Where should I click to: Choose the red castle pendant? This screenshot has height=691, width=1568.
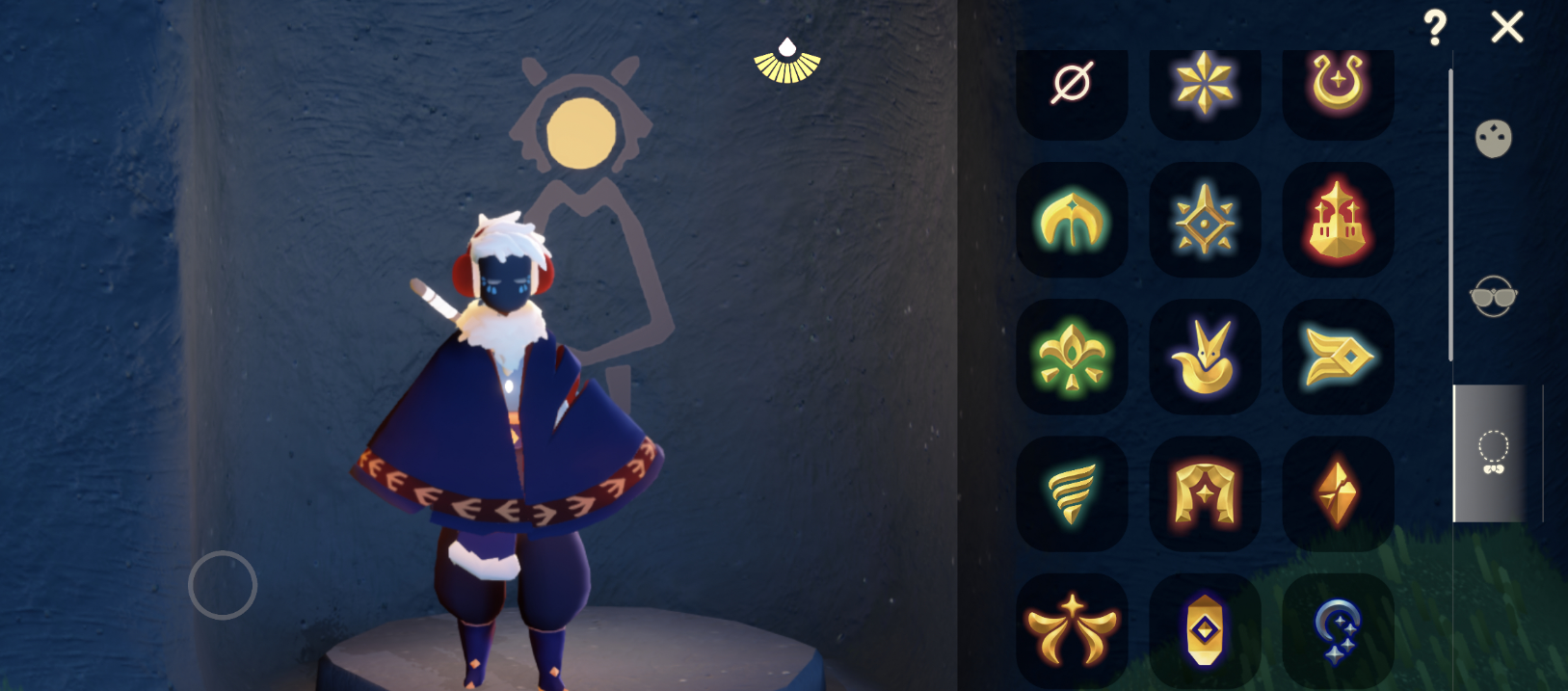(x=1338, y=221)
